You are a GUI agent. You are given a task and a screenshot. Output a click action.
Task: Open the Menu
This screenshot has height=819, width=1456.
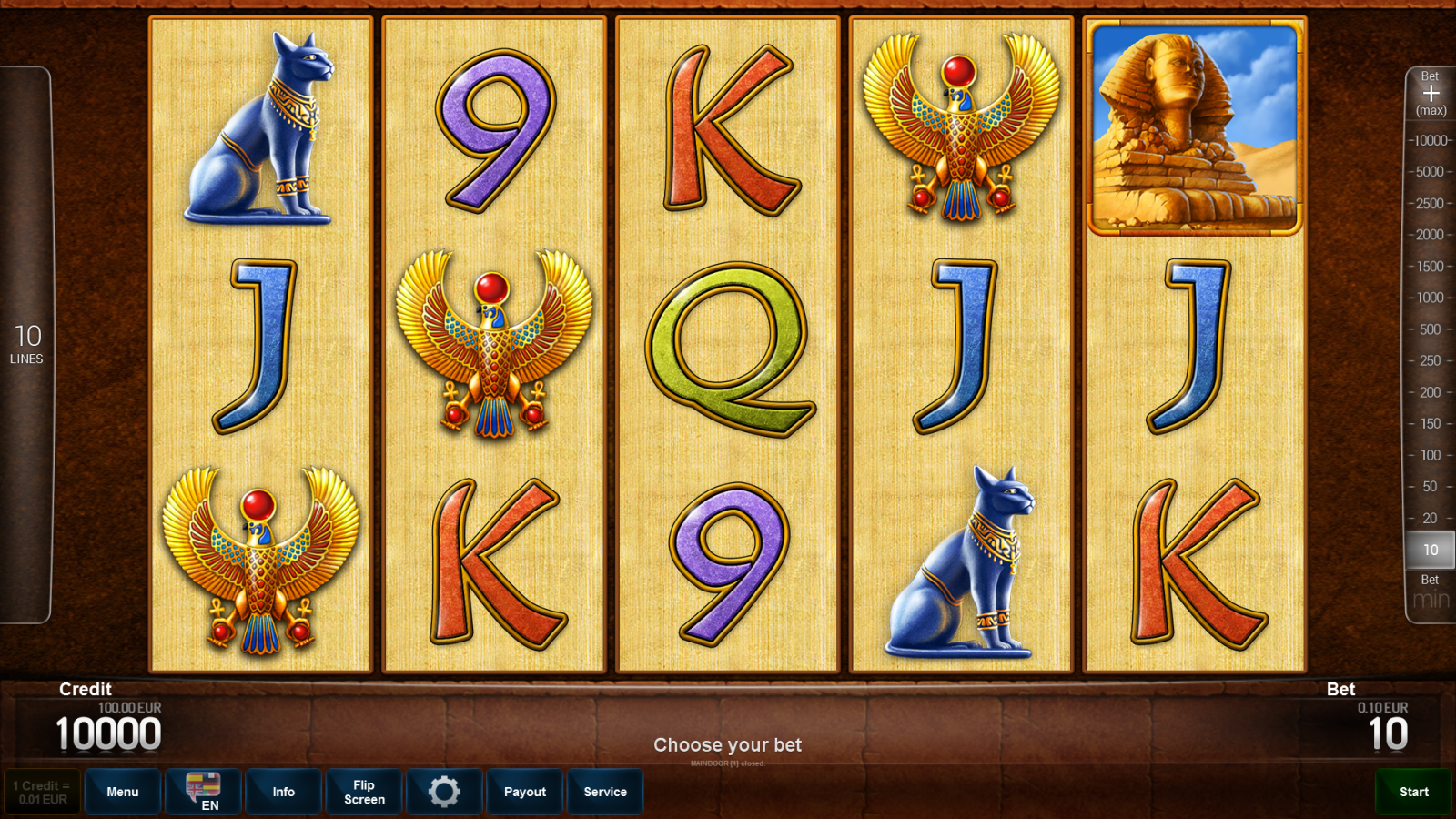click(123, 792)
